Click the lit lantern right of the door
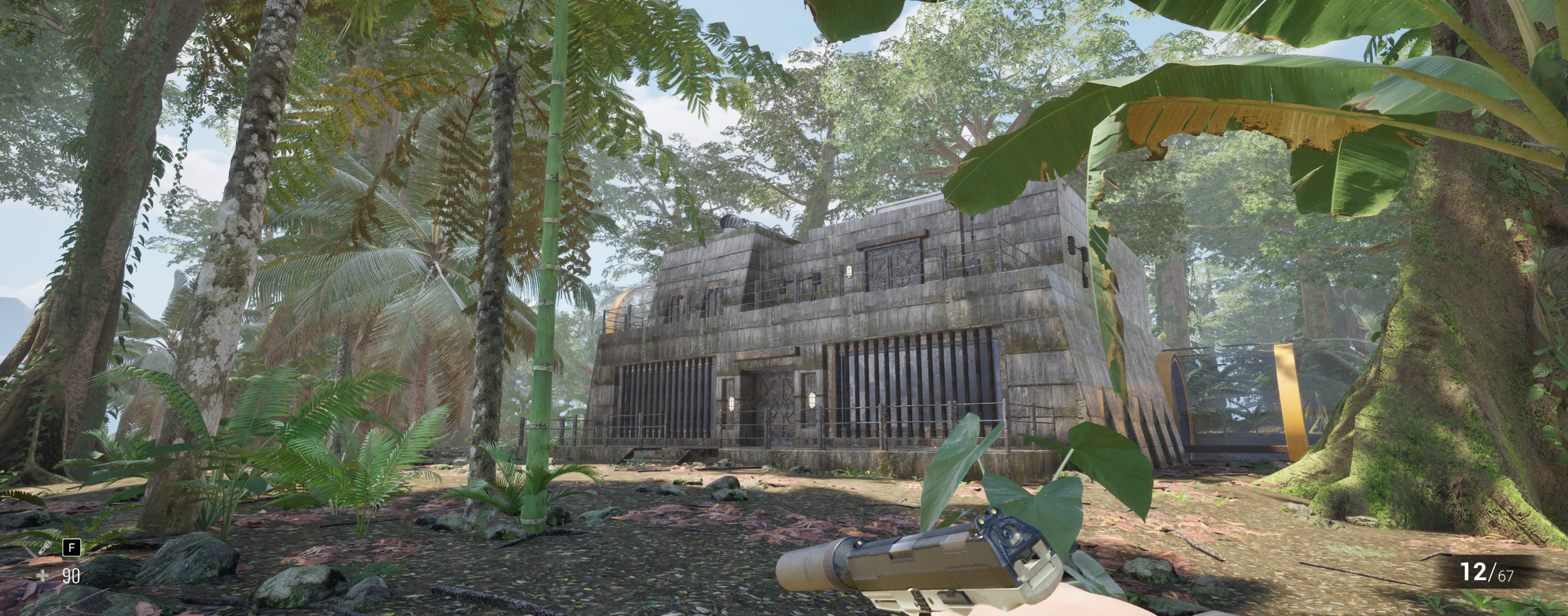 pos(812,400)
